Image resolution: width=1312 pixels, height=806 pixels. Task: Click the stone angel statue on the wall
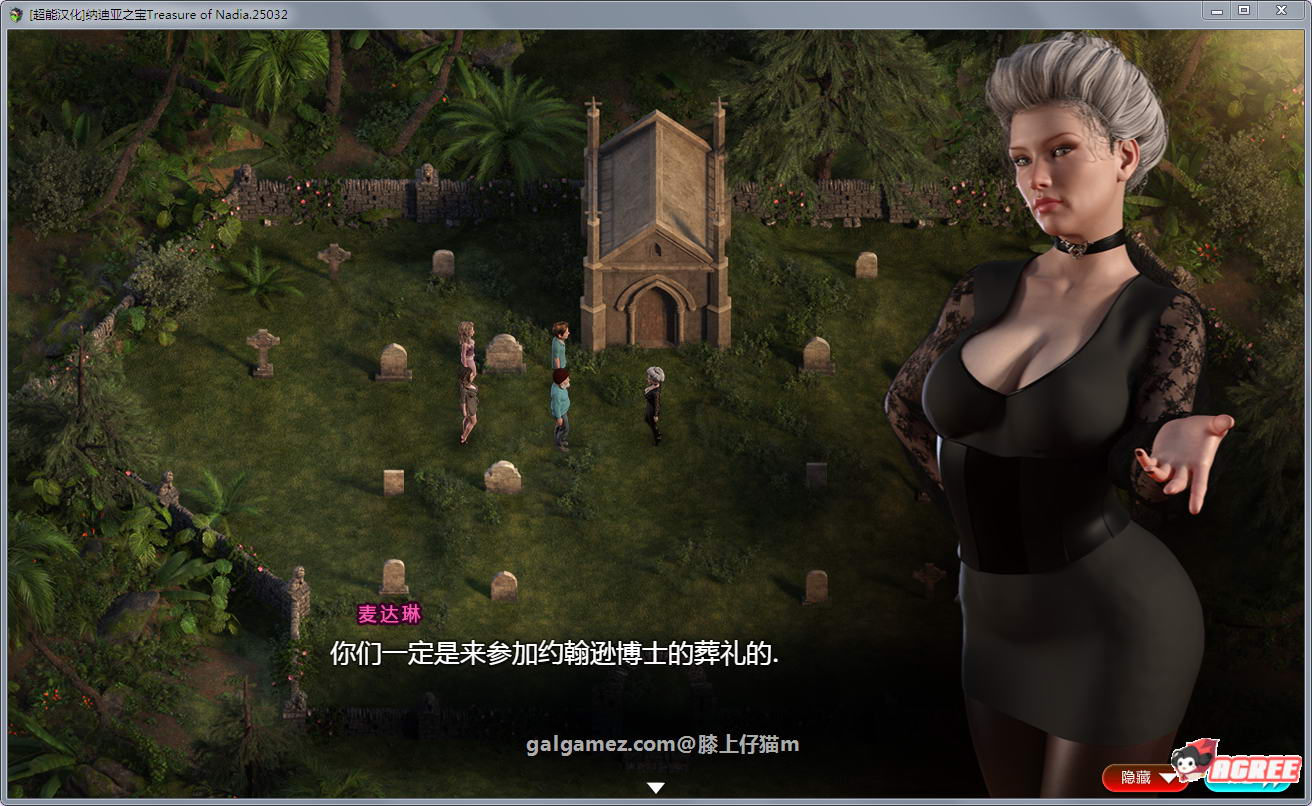point(428,172)
